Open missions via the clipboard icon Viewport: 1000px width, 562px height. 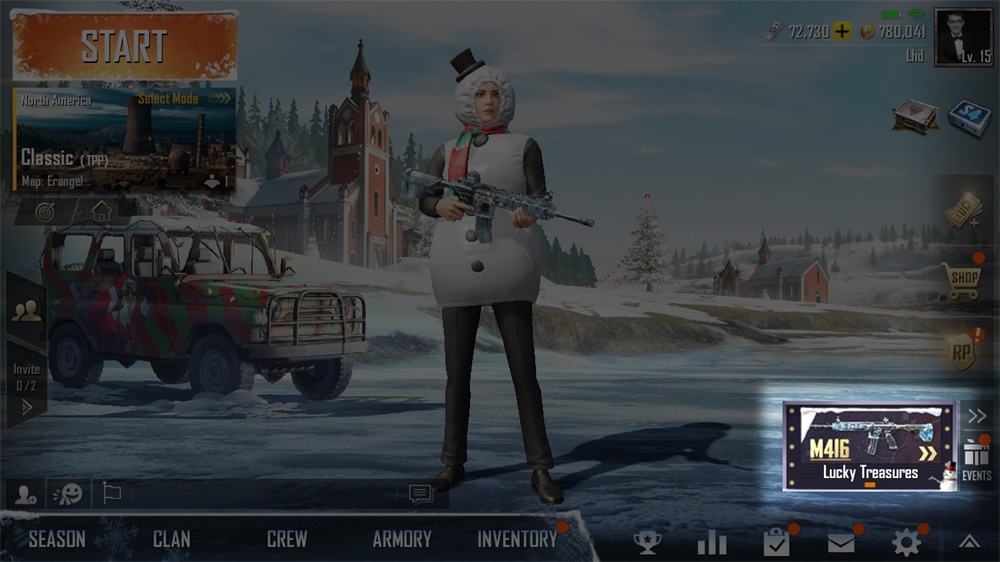click(776, 542)
